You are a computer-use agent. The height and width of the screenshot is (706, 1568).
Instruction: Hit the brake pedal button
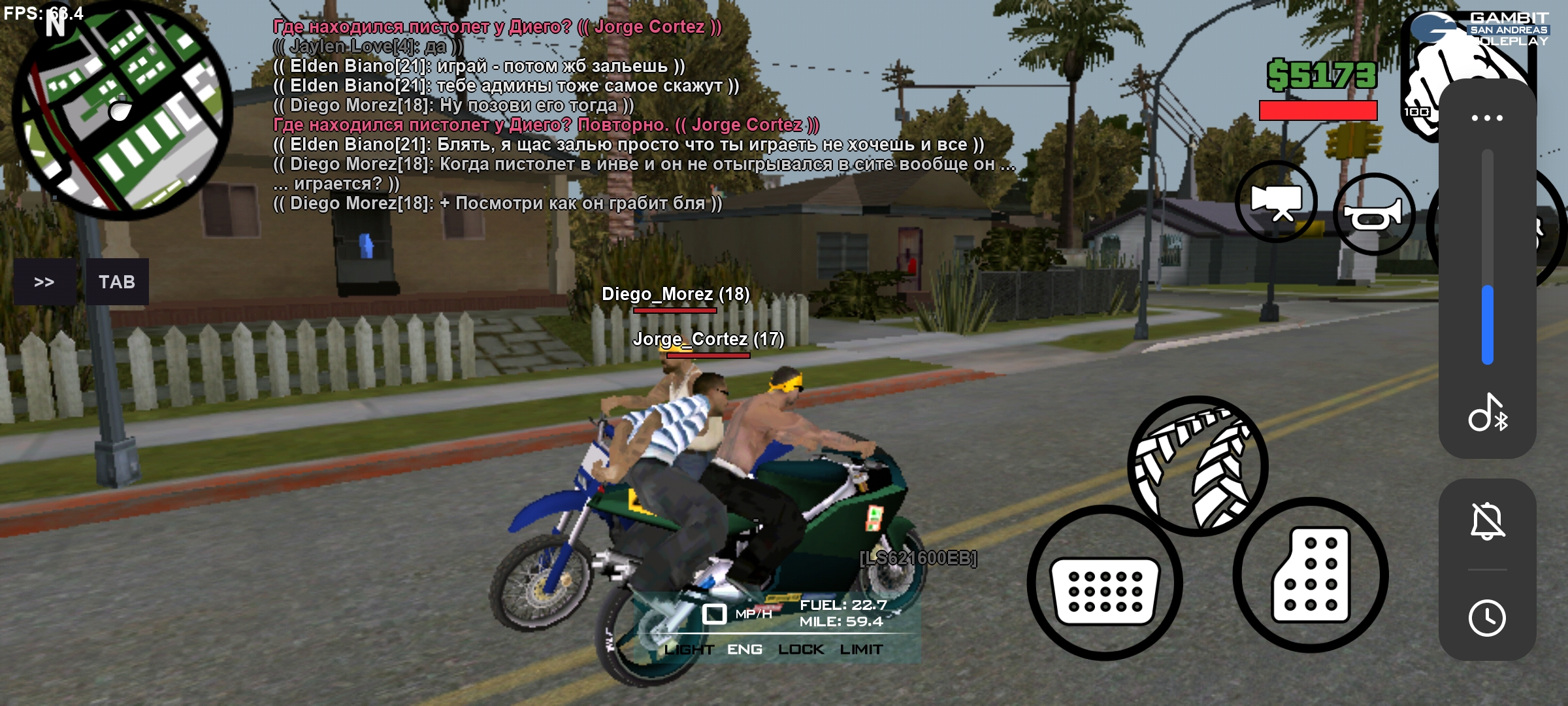point(1105,583)
